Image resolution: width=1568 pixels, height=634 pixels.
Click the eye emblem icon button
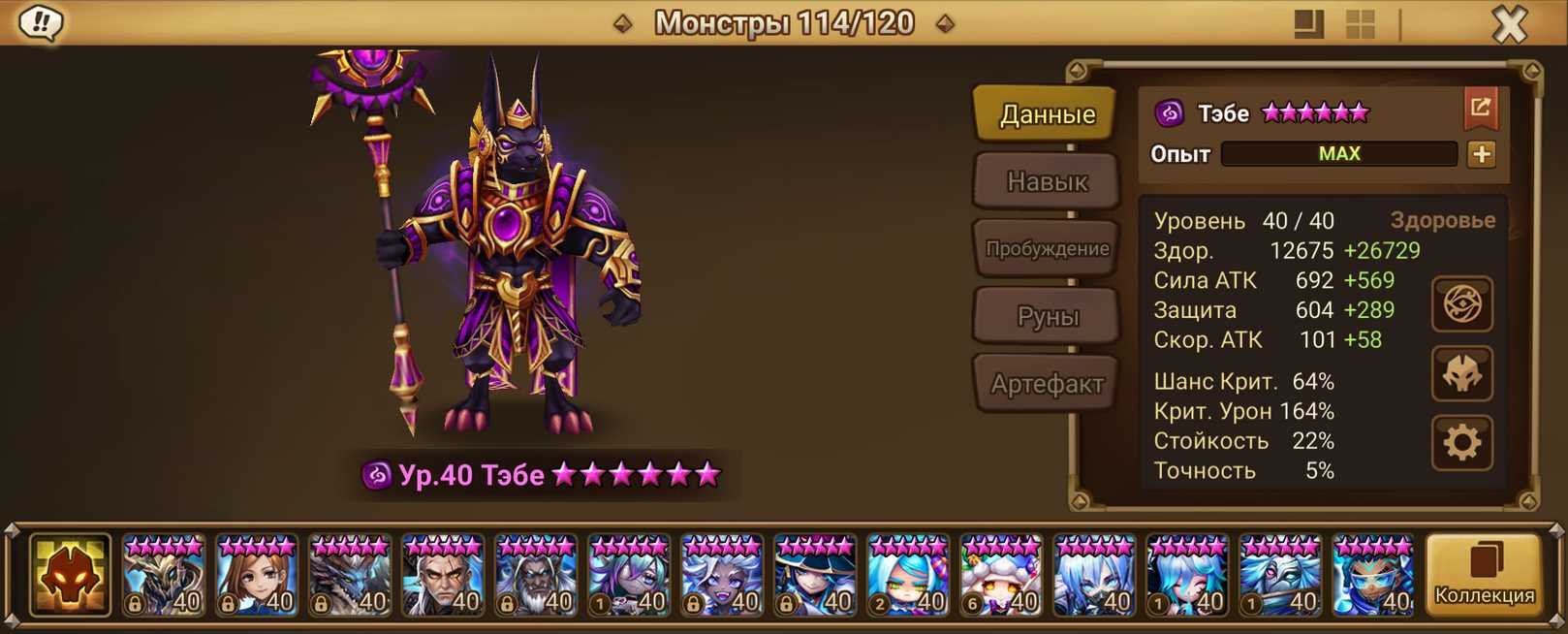[1461, 304]
